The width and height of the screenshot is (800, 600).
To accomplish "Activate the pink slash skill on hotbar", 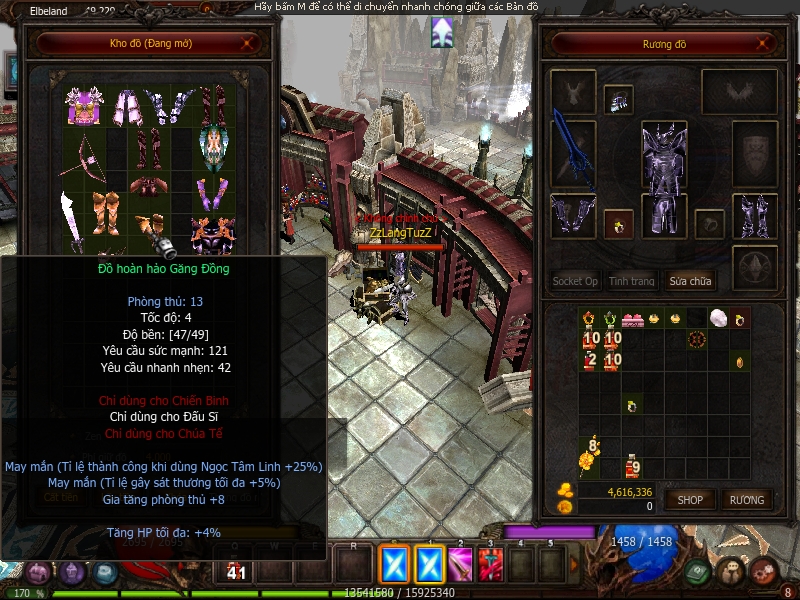I will coord(460,565).
